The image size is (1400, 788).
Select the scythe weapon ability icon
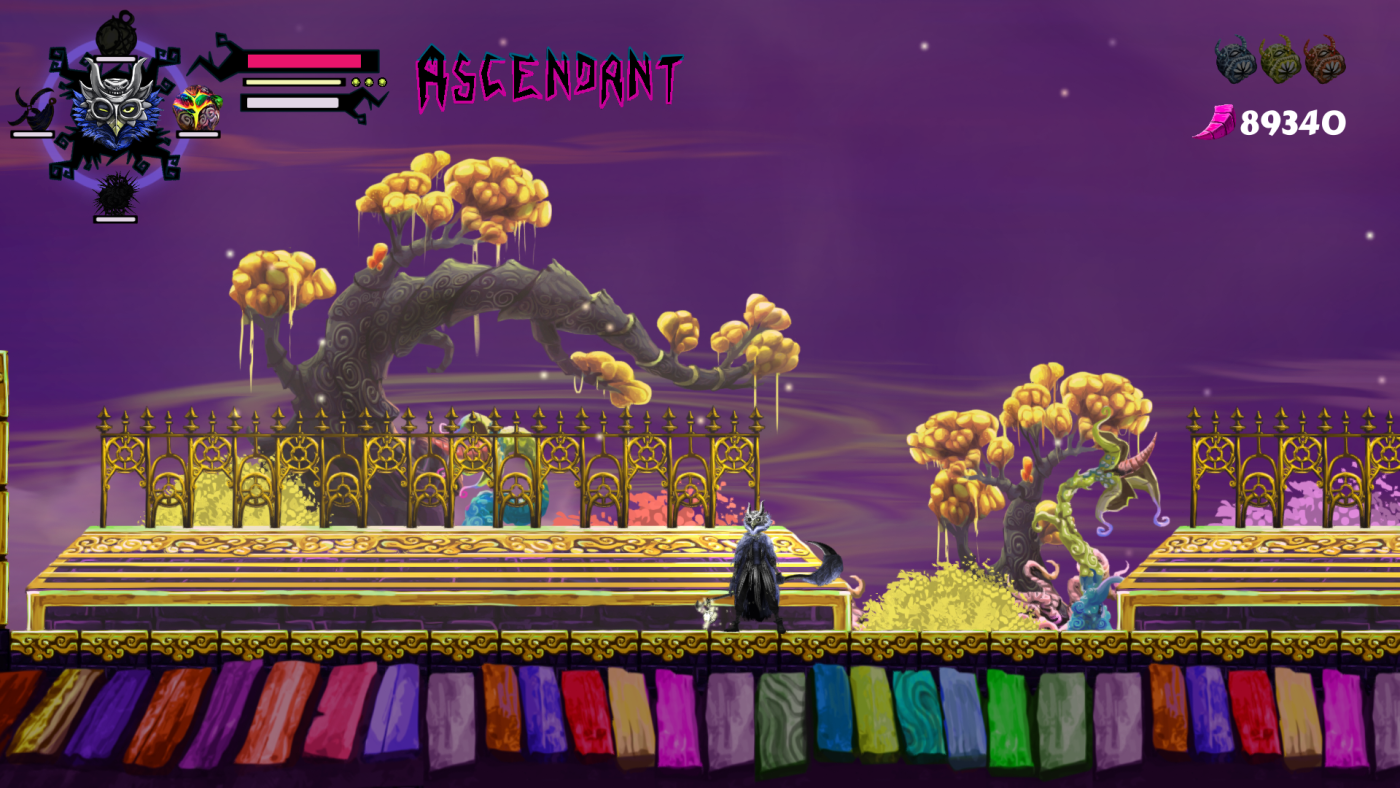[x=33, y=108]
